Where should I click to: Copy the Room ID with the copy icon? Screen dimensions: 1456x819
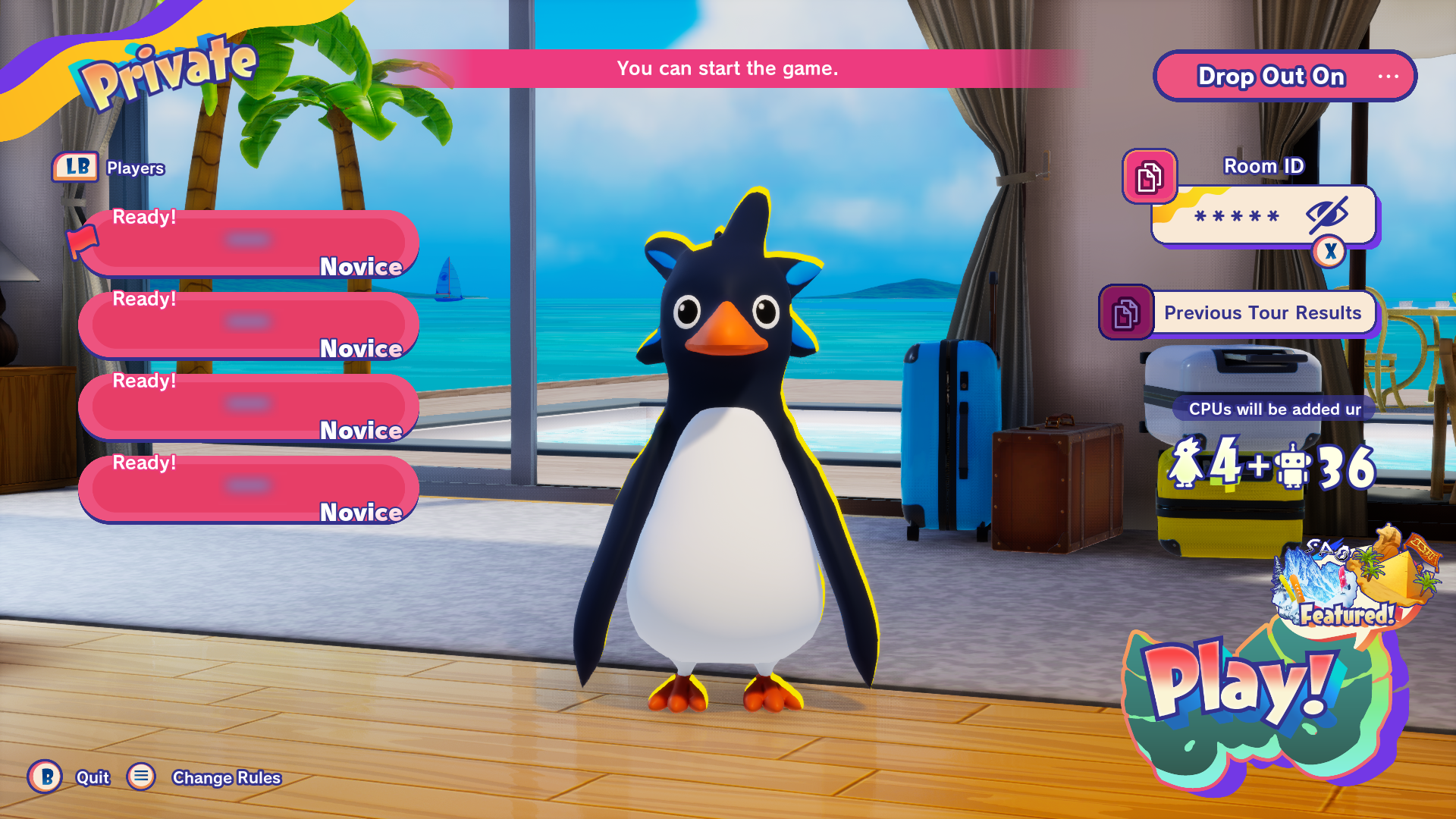click(1149, 177)
